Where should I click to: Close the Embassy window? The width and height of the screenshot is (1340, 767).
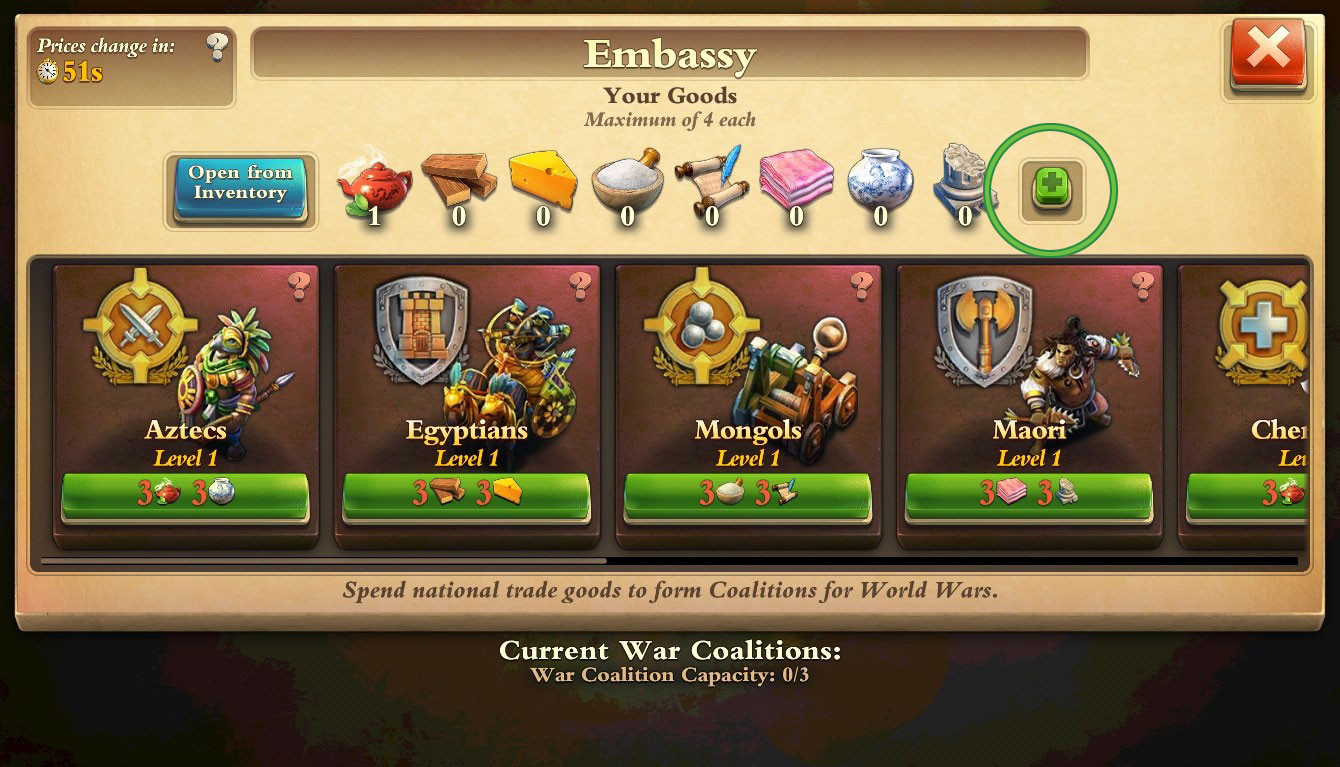click(1268, 56)
